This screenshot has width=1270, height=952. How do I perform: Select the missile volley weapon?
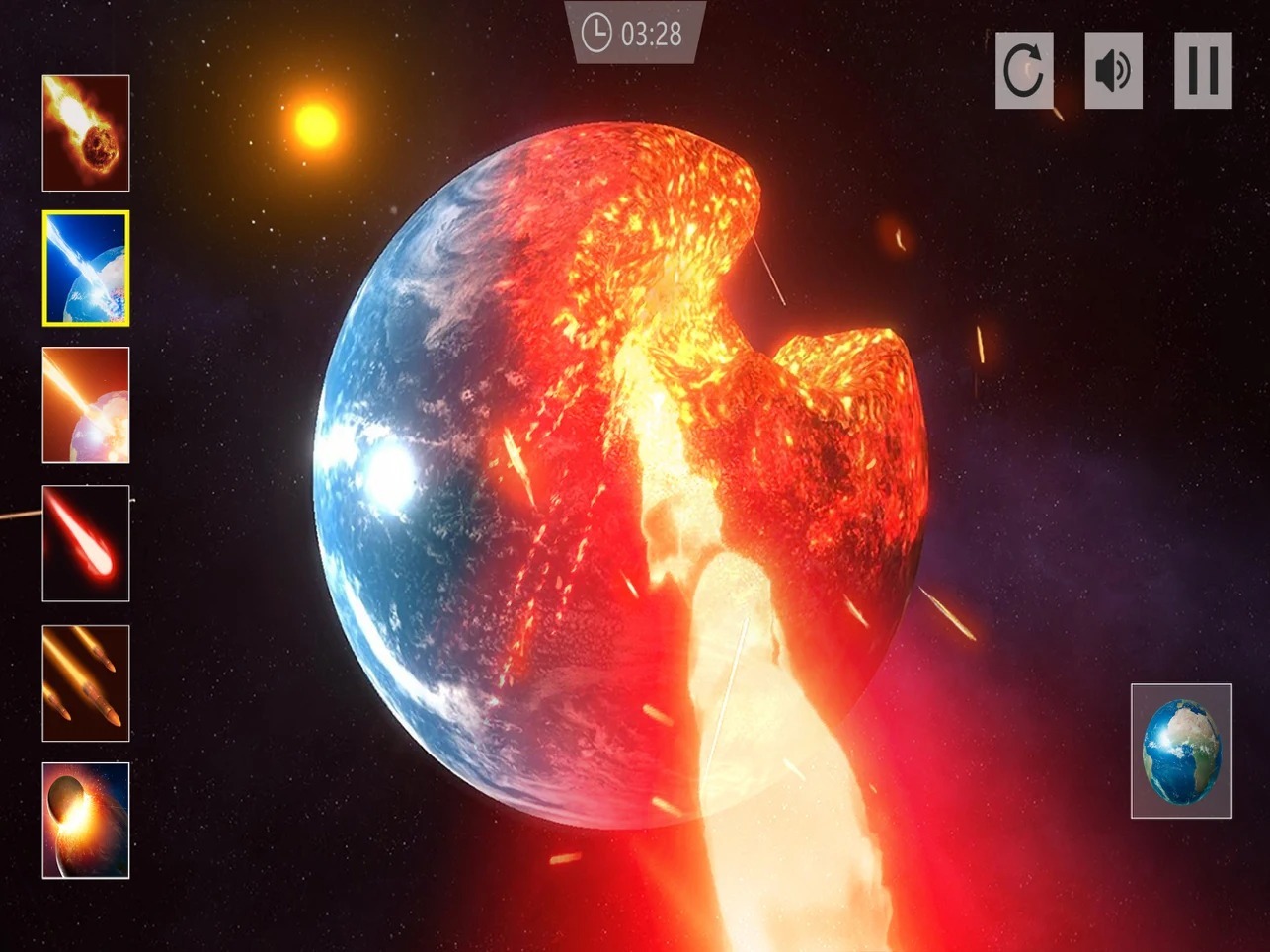[x=85, y=681]
